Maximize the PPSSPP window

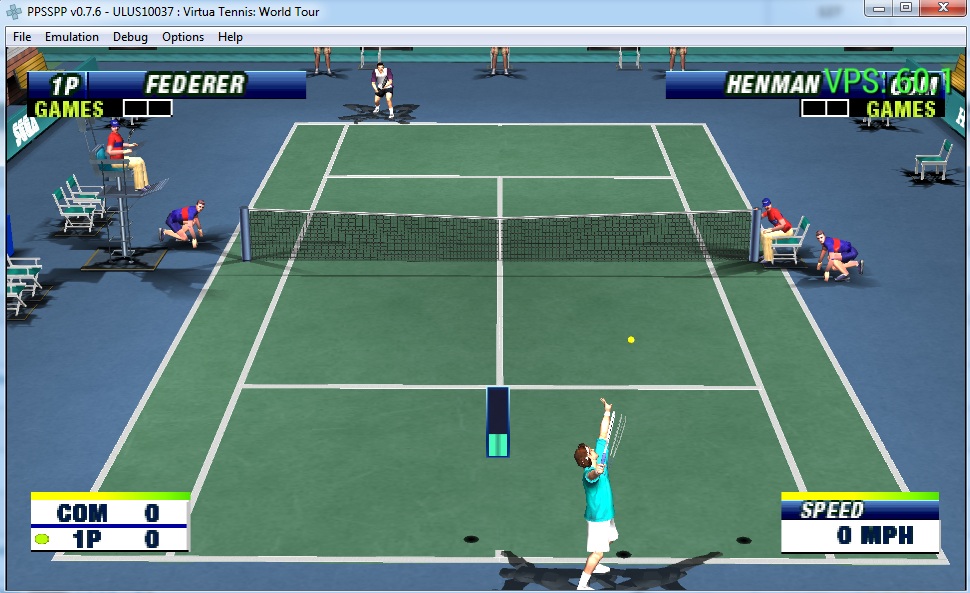pos(906,8)
